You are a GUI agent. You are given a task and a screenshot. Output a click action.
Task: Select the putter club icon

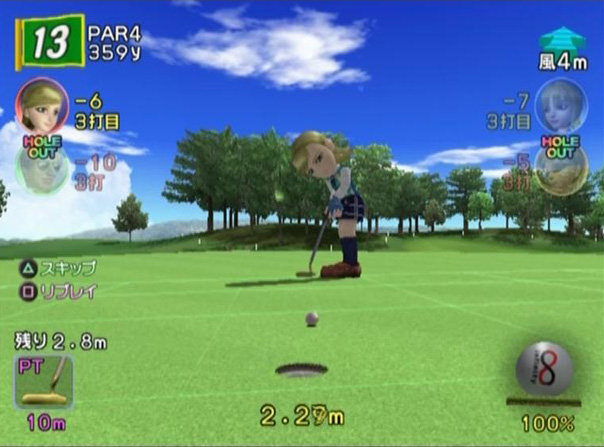(x=44, y=382)
